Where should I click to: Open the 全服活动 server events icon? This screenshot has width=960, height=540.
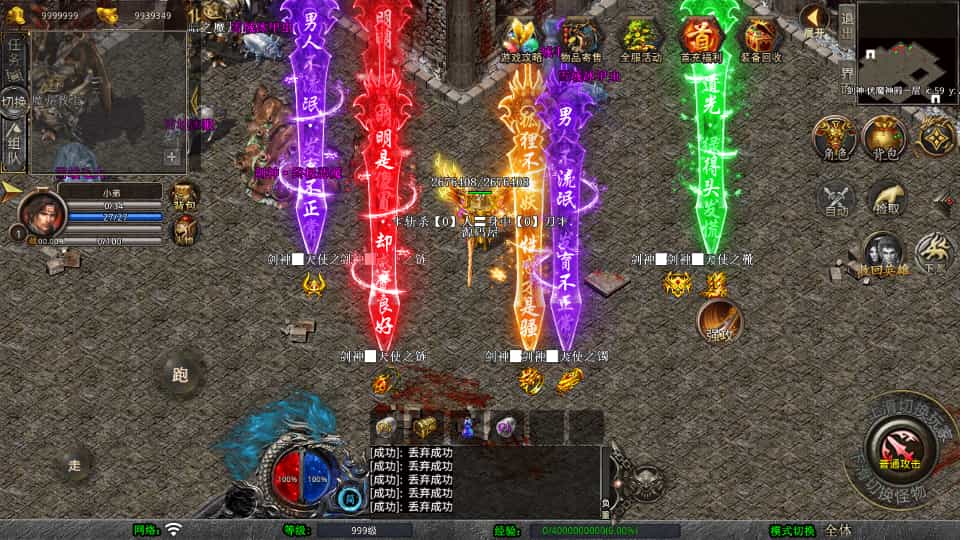(x=641, y=41)
